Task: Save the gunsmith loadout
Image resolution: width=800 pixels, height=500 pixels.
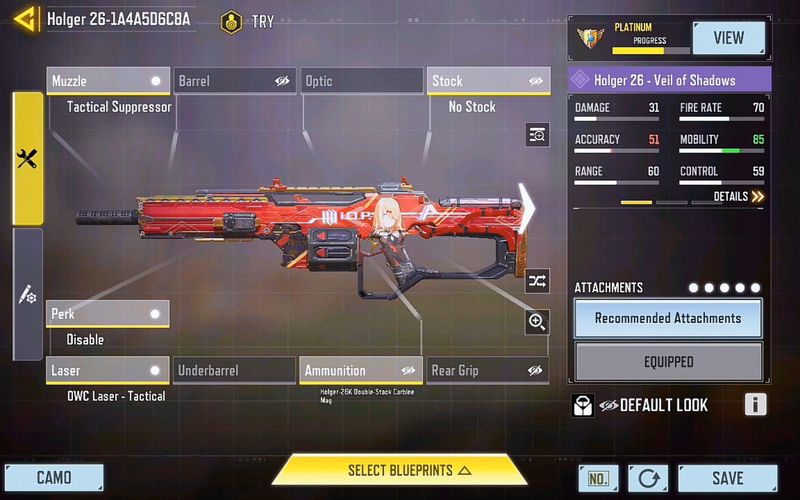Action: (x=727, y=479)
